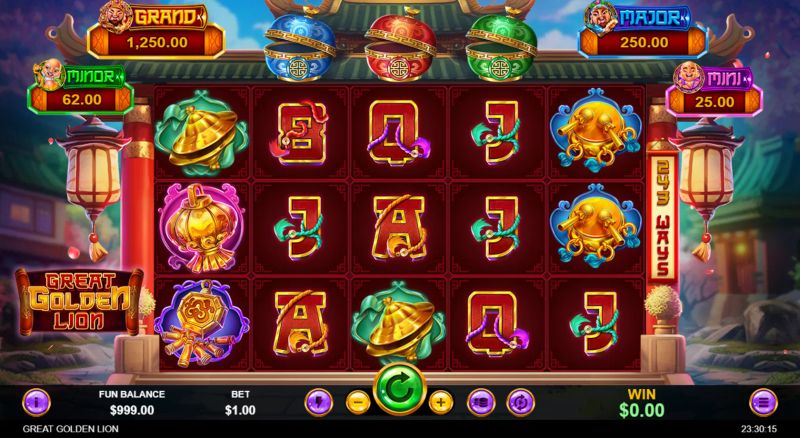Screen dimensions: 800x438
Task: Decrease the bet with the minus button
Action: pyautogui.click(x=357, y=402)
